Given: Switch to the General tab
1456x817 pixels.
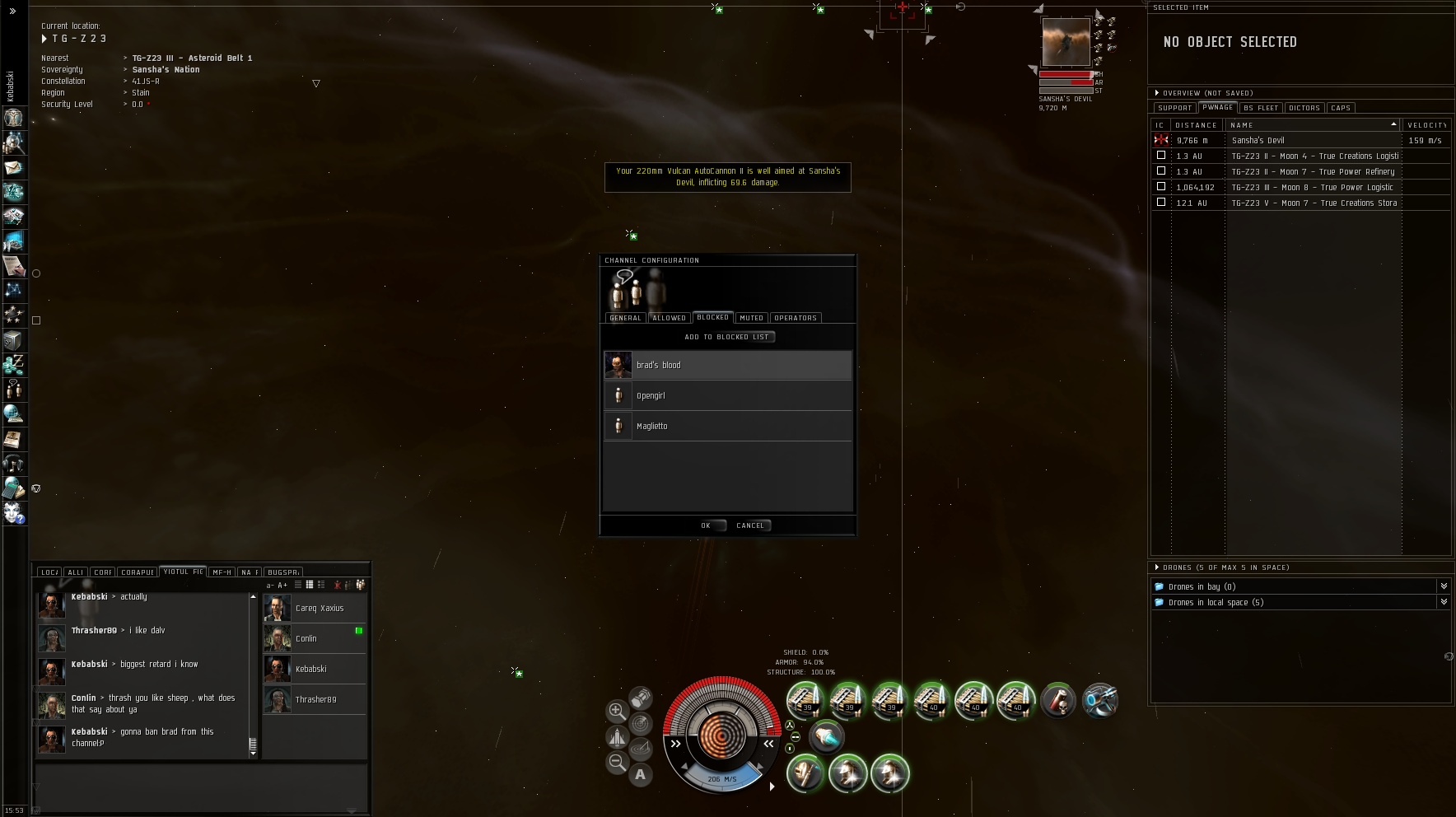Looking at the screenshot, I should click(x=625, y=318).
